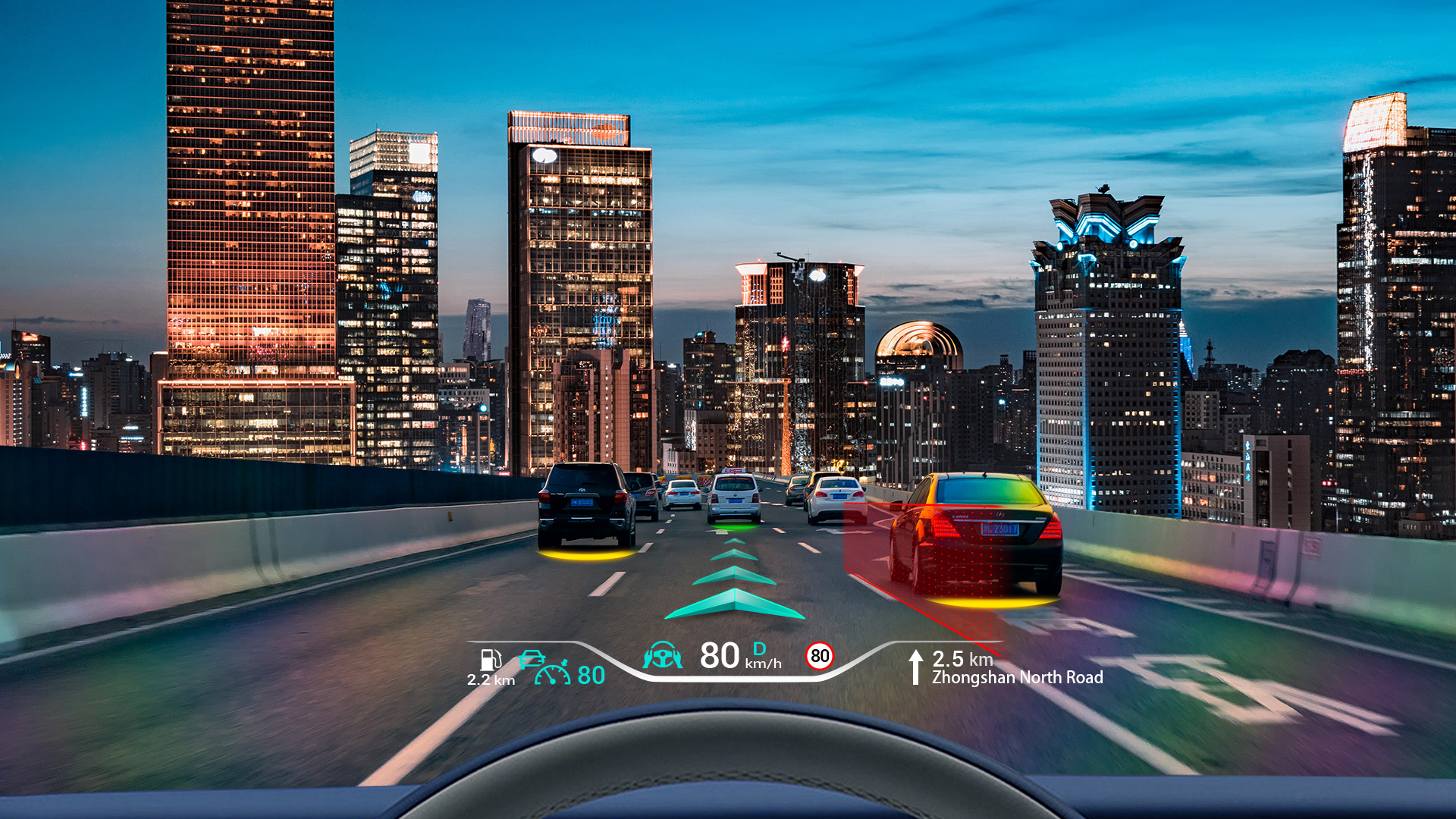Image resolution: width=1456 pixels, height=819 pixels.
Task: Select the fuel pump icon
Action: pyautogui.click(x=491, y=660)
